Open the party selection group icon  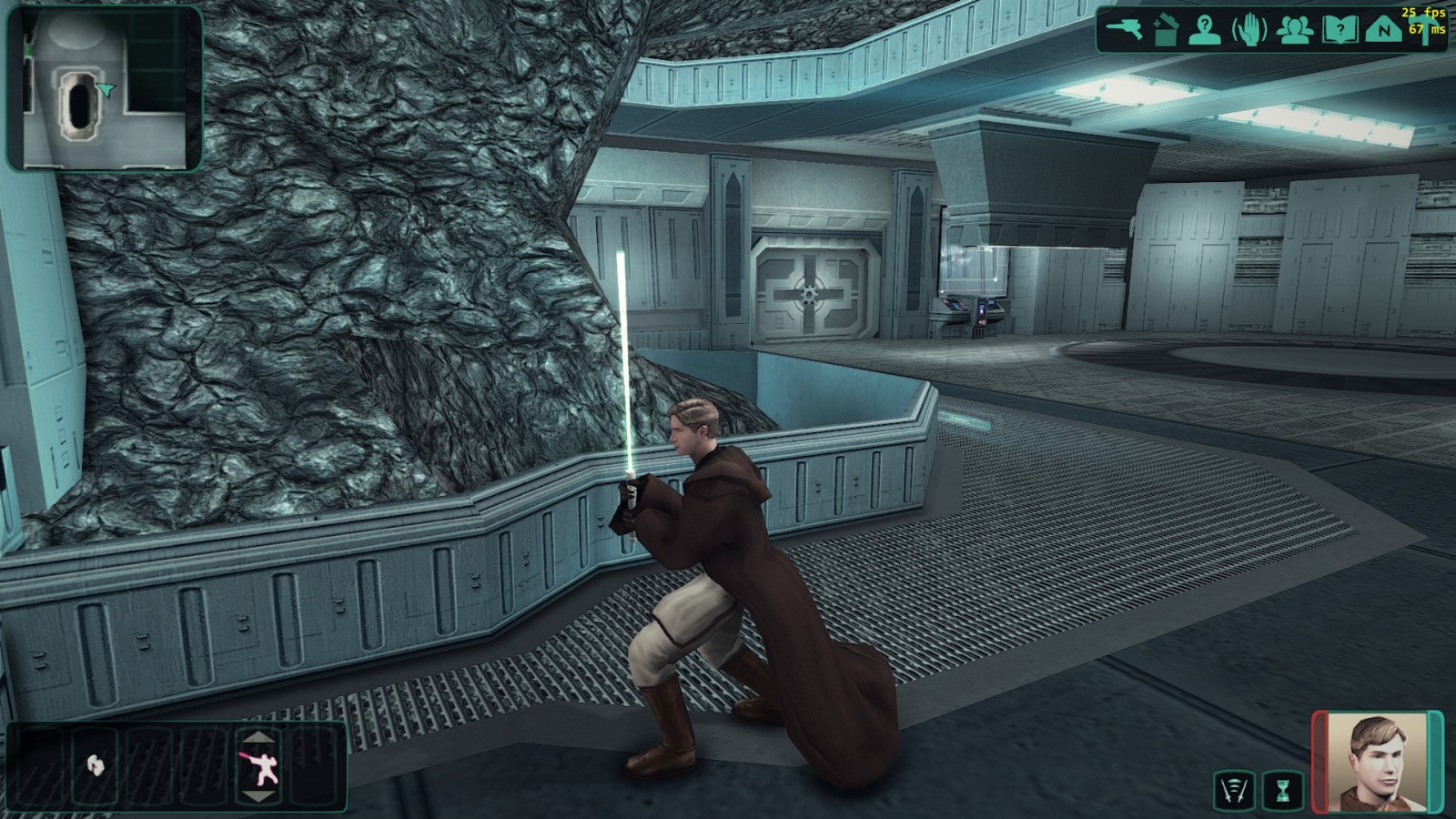pos(1294,30)
